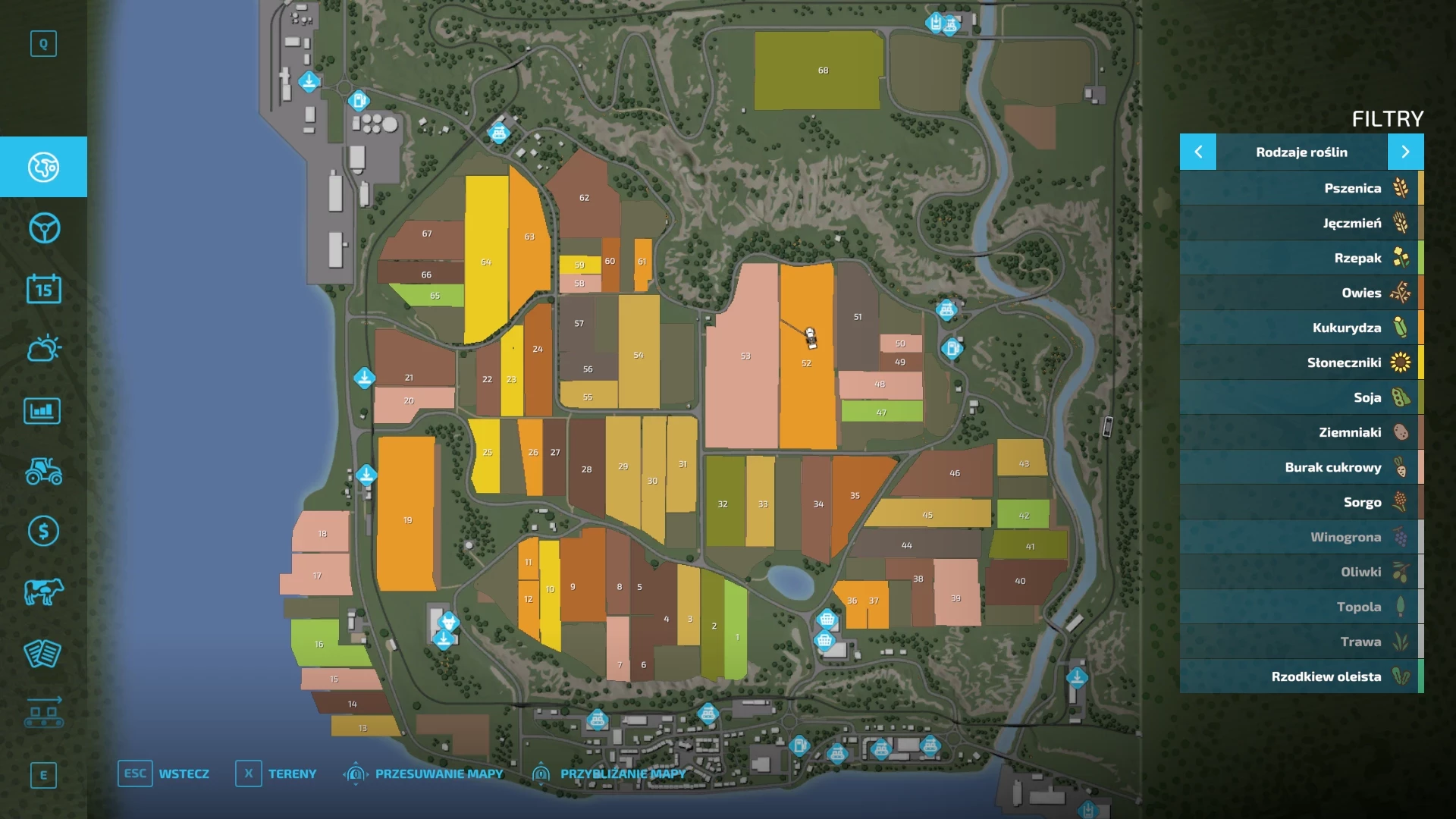The image size is (1456, 819).
Task: Open the vehicles steering wheel panel
Action: (x=43, y=228)
